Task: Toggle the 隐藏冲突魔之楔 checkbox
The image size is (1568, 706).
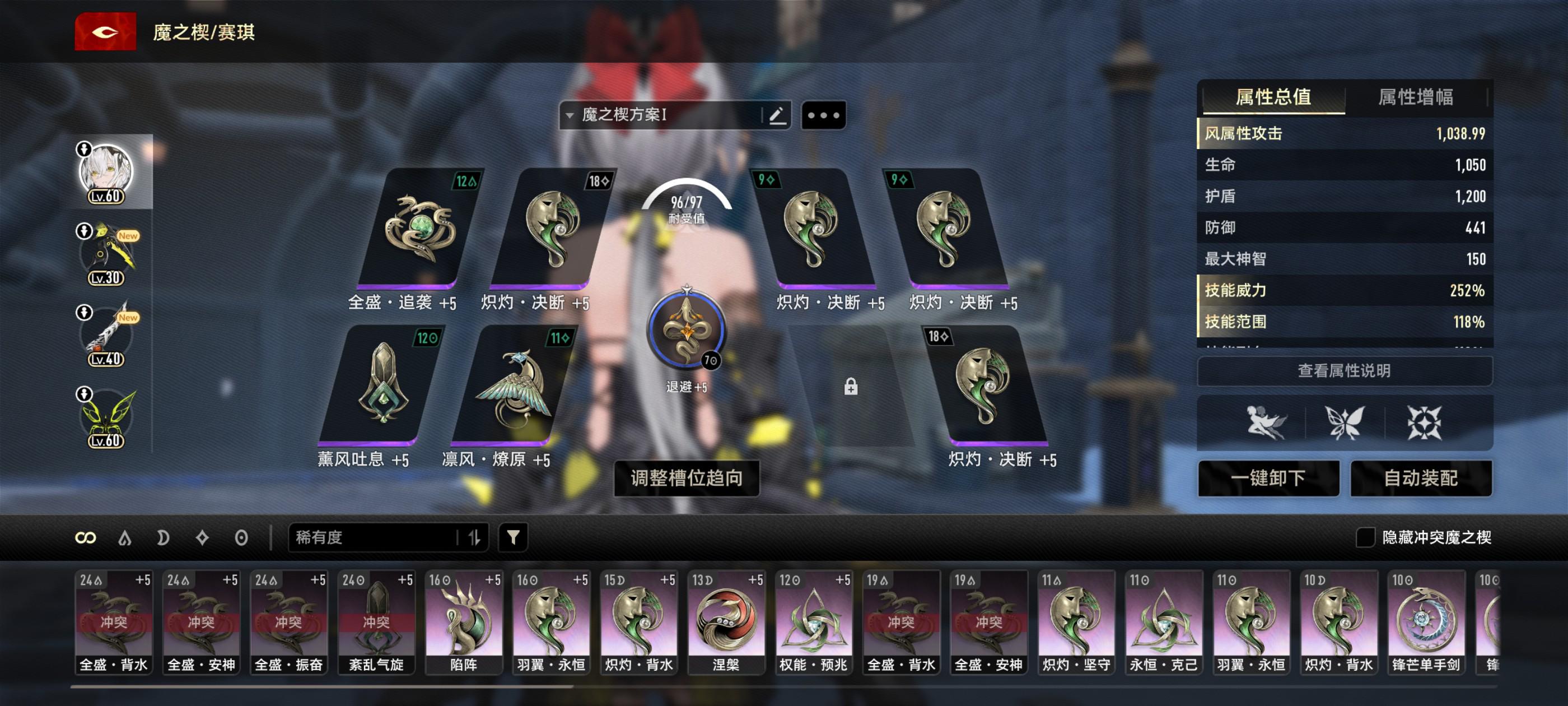Action: [x=1365, y=537]
